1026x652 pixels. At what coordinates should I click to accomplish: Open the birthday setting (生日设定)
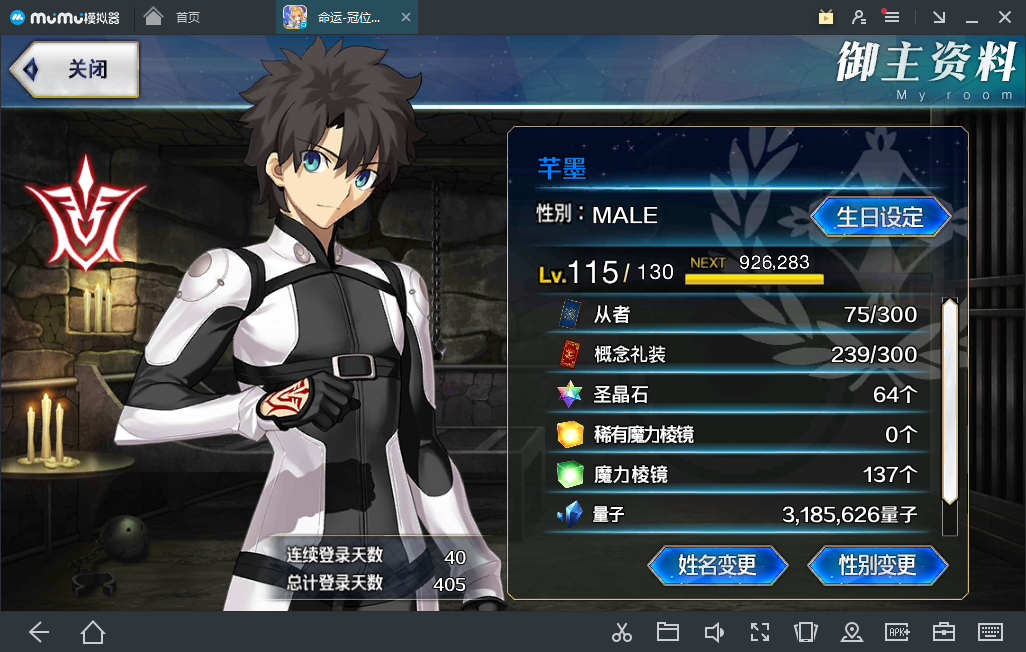[880, 216]
